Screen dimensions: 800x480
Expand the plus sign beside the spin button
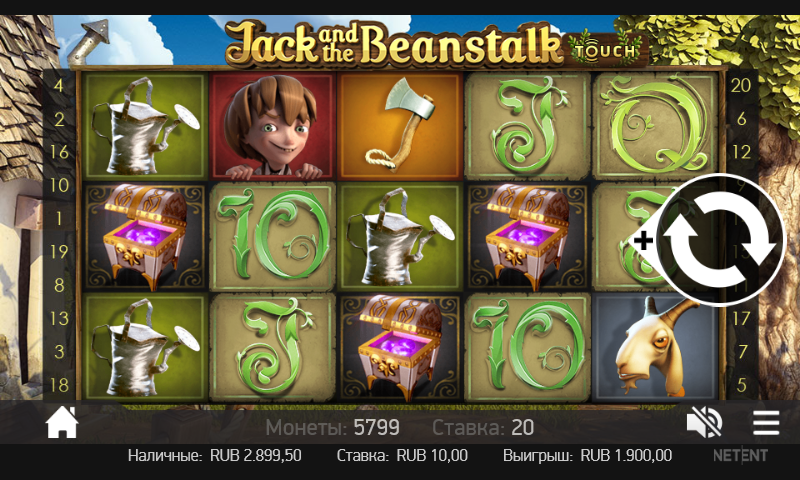pos(644,240)
